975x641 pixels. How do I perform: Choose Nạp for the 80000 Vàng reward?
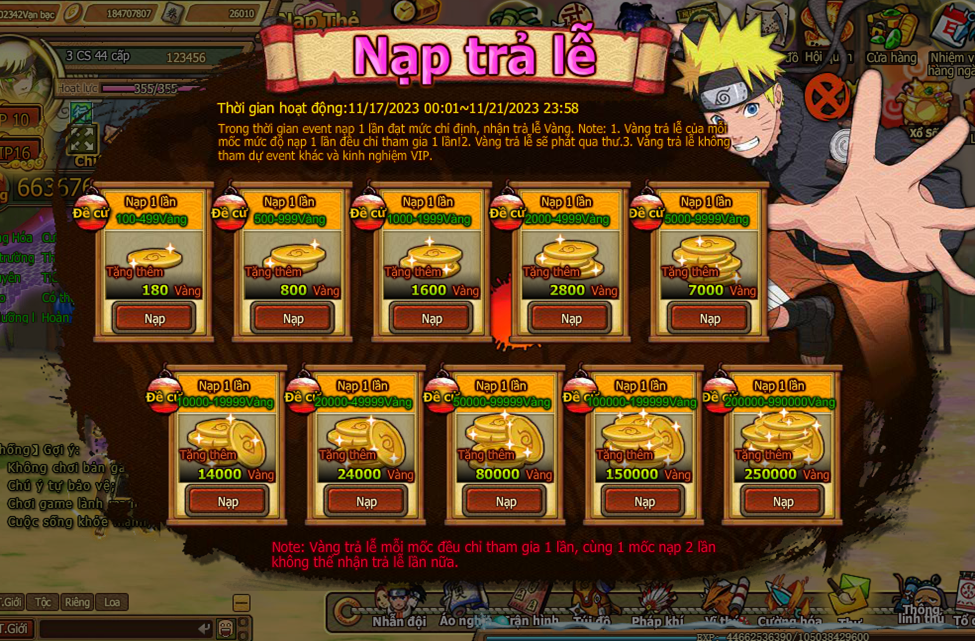click(506, 501)
